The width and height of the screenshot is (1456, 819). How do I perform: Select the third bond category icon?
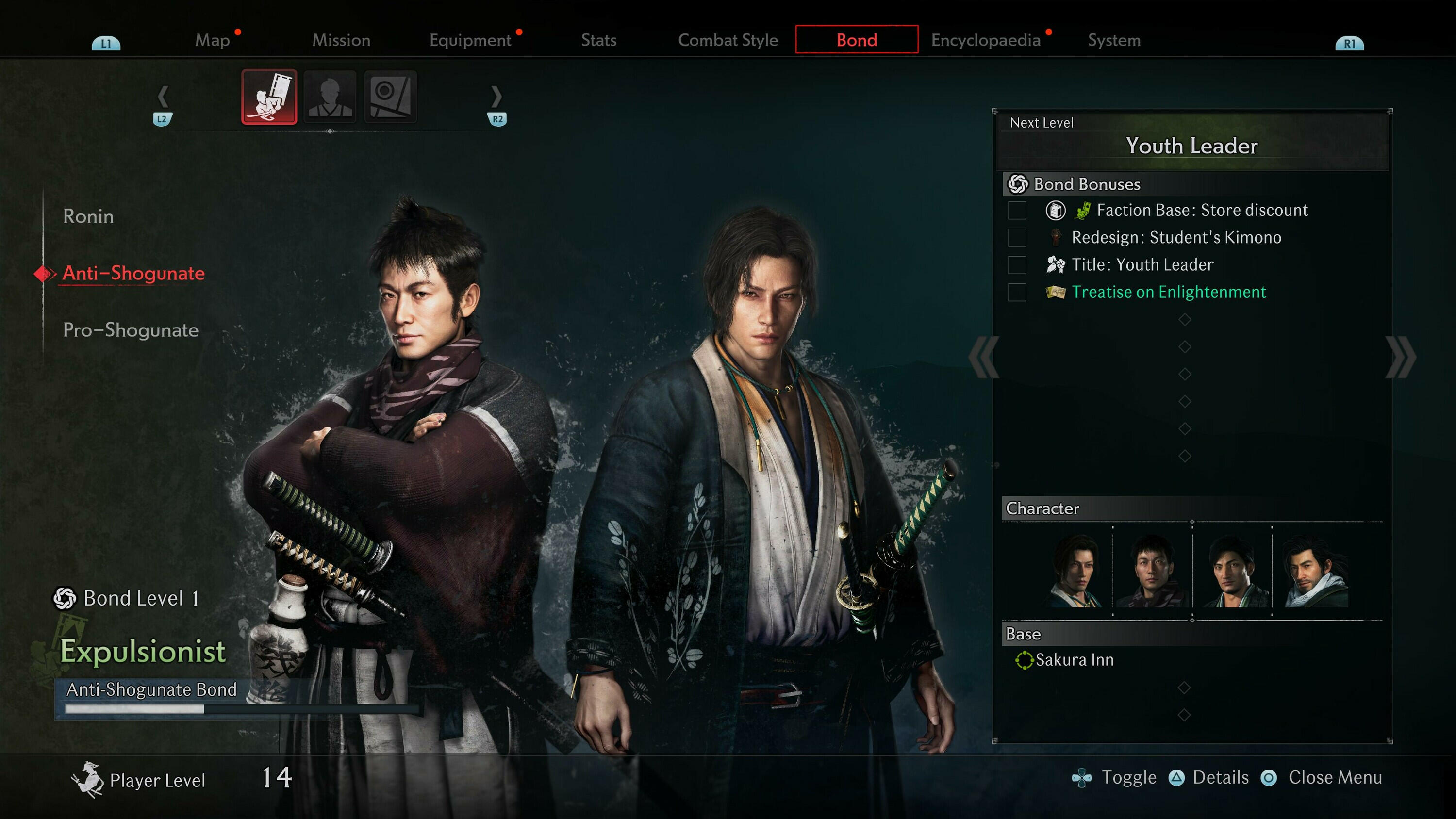pyautogui.click(x=391, y=97)
